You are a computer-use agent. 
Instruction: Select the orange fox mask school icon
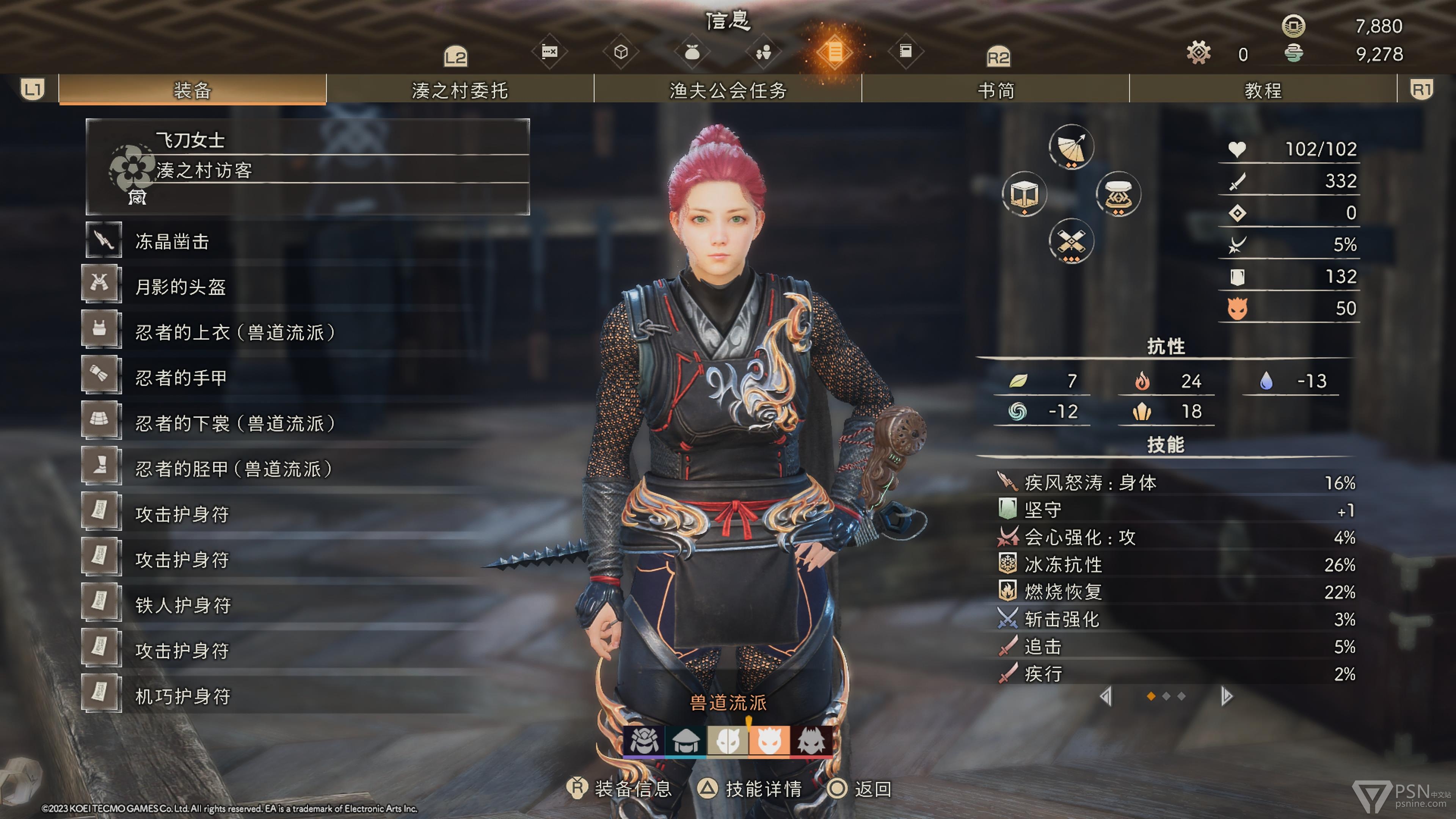pyautogui.click(x=769, y=740)
